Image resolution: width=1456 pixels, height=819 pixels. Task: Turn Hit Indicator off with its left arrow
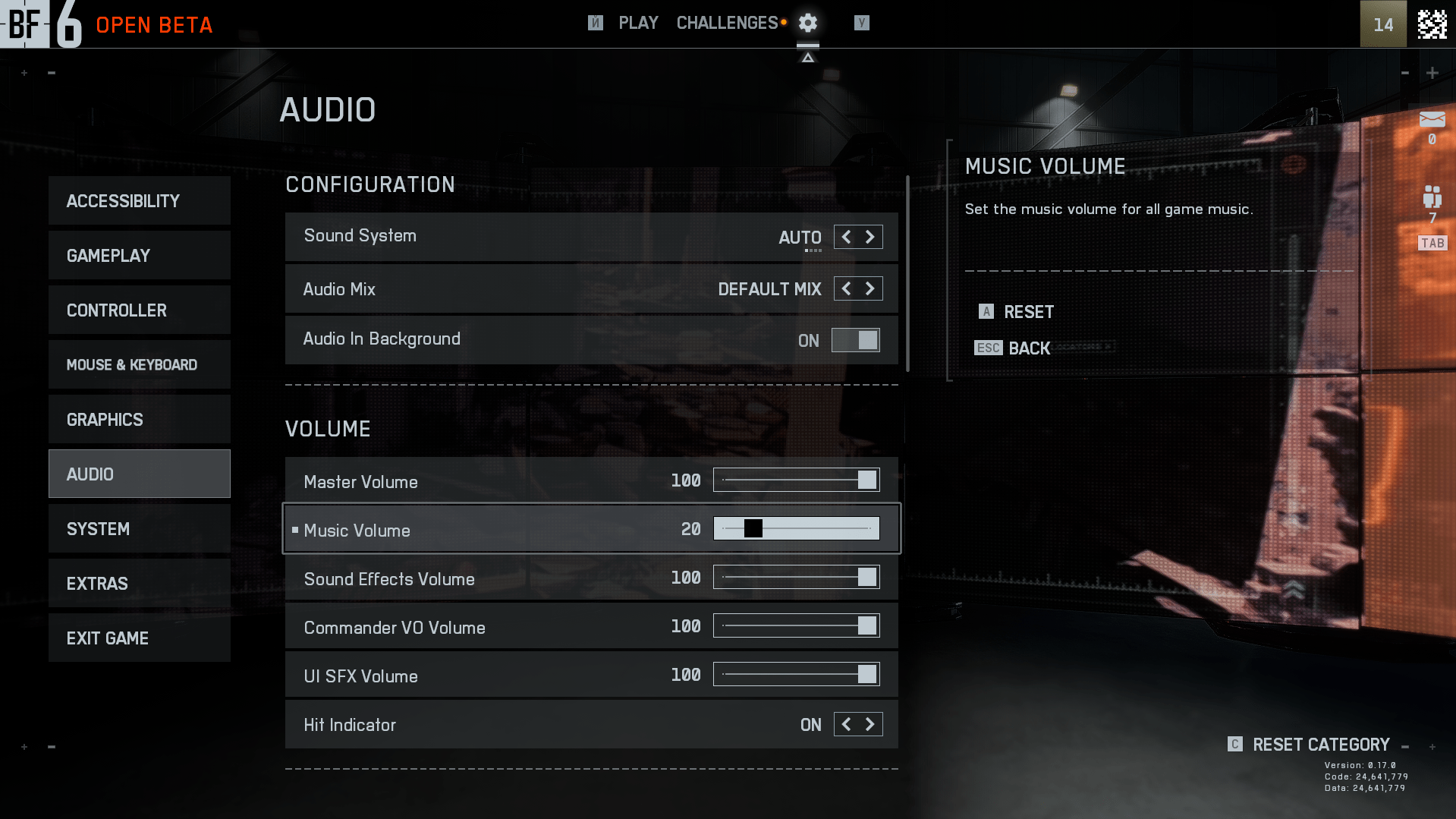pyautogui.click(x=845, y=724)
